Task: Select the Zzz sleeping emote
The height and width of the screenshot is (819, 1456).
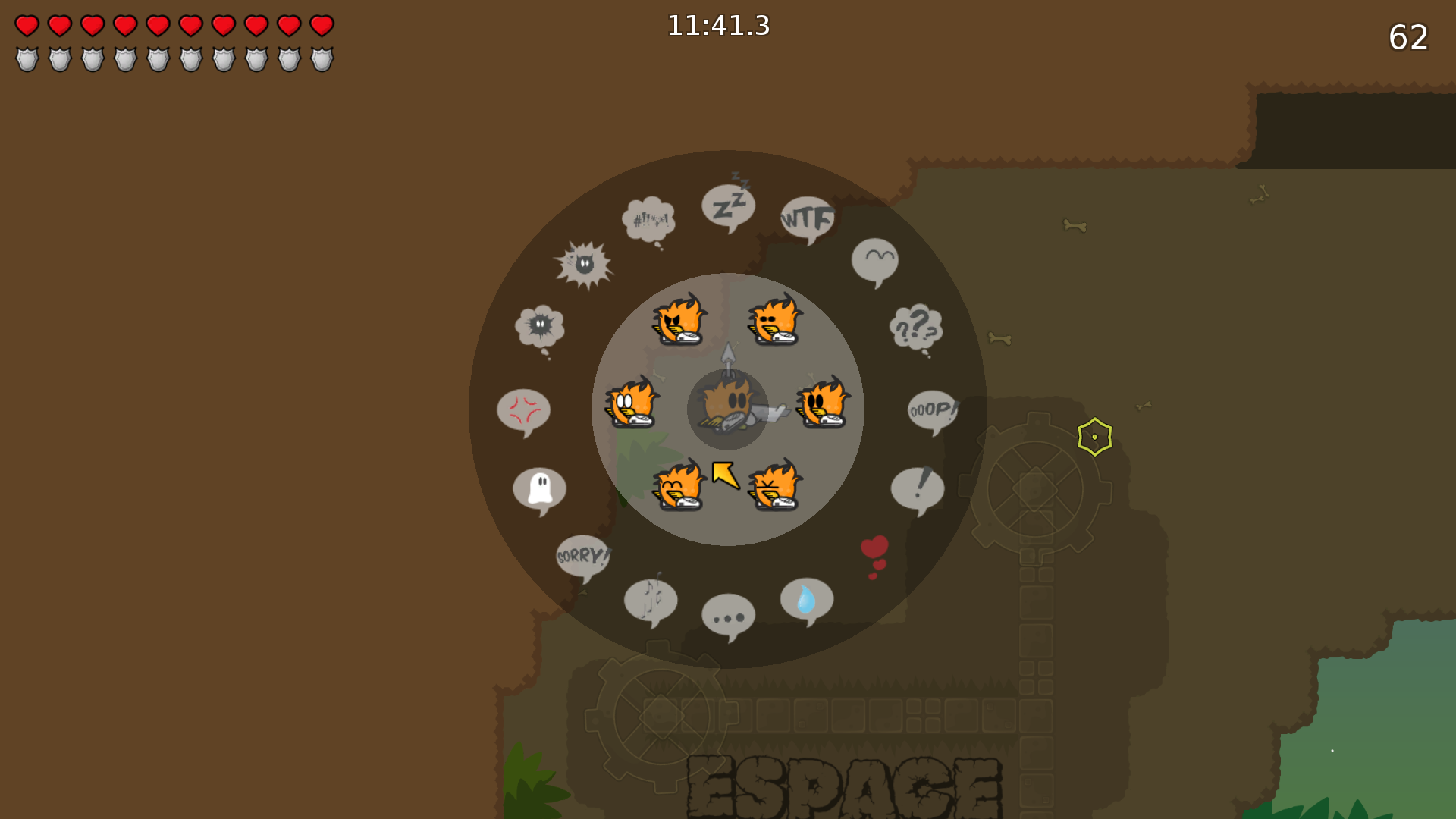Action: 726,205
